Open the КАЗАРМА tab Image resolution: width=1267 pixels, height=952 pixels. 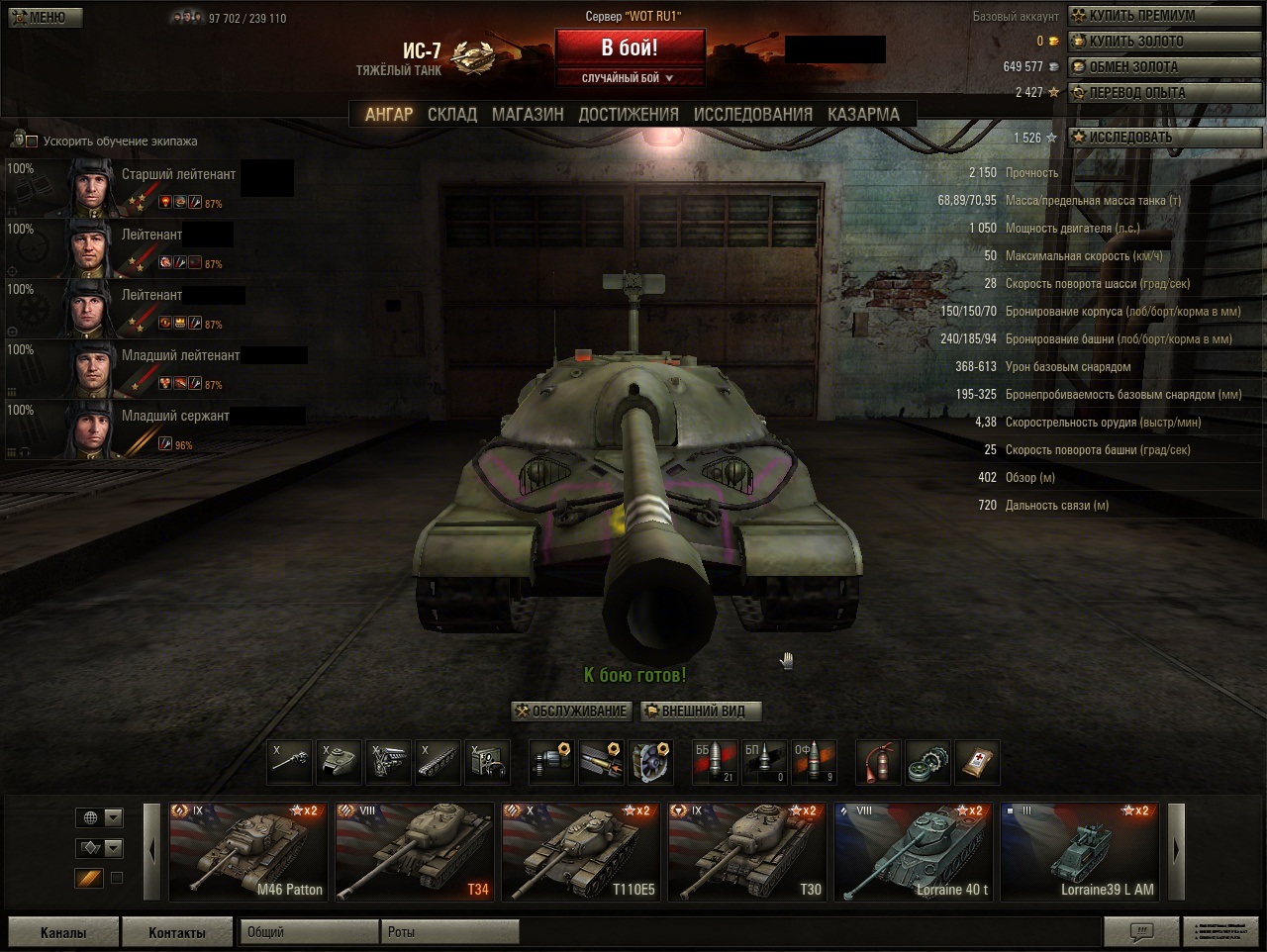pyautogui.click(x=863, y=115)
